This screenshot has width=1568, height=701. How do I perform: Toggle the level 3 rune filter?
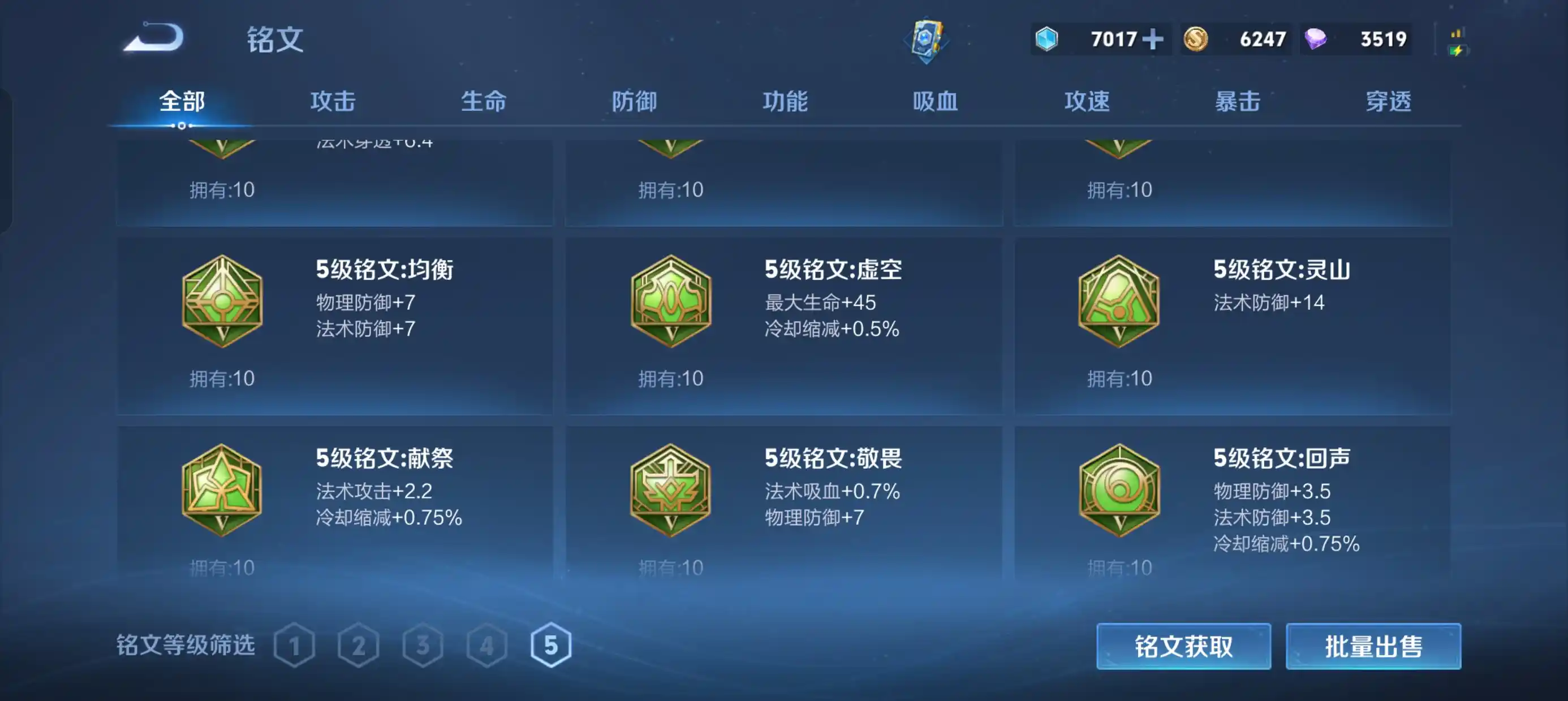(x=423, y=647)
